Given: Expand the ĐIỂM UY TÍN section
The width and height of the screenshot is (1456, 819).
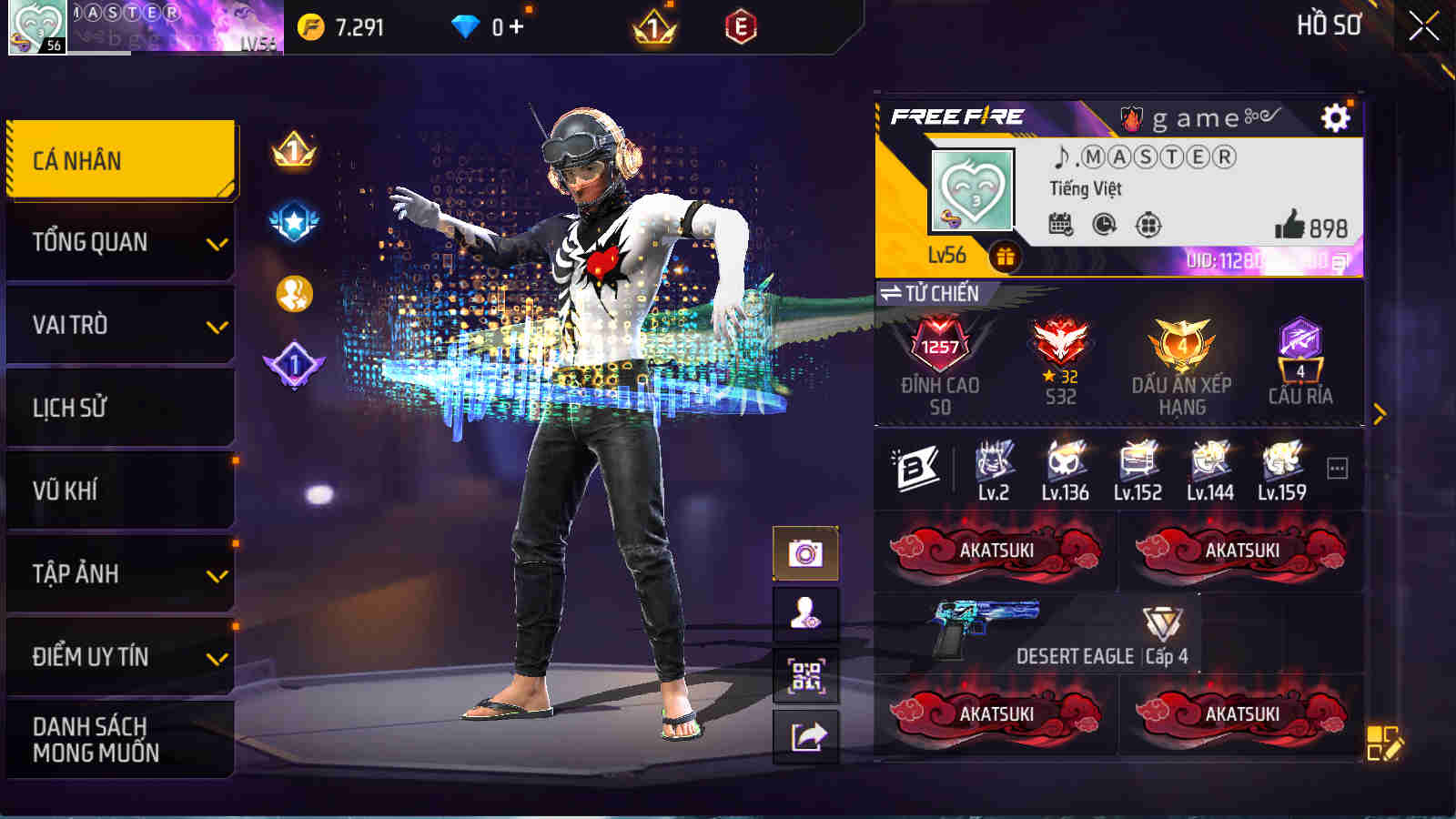Looking at the screenshot, I should pyautogui.click(x=119, y=654).
